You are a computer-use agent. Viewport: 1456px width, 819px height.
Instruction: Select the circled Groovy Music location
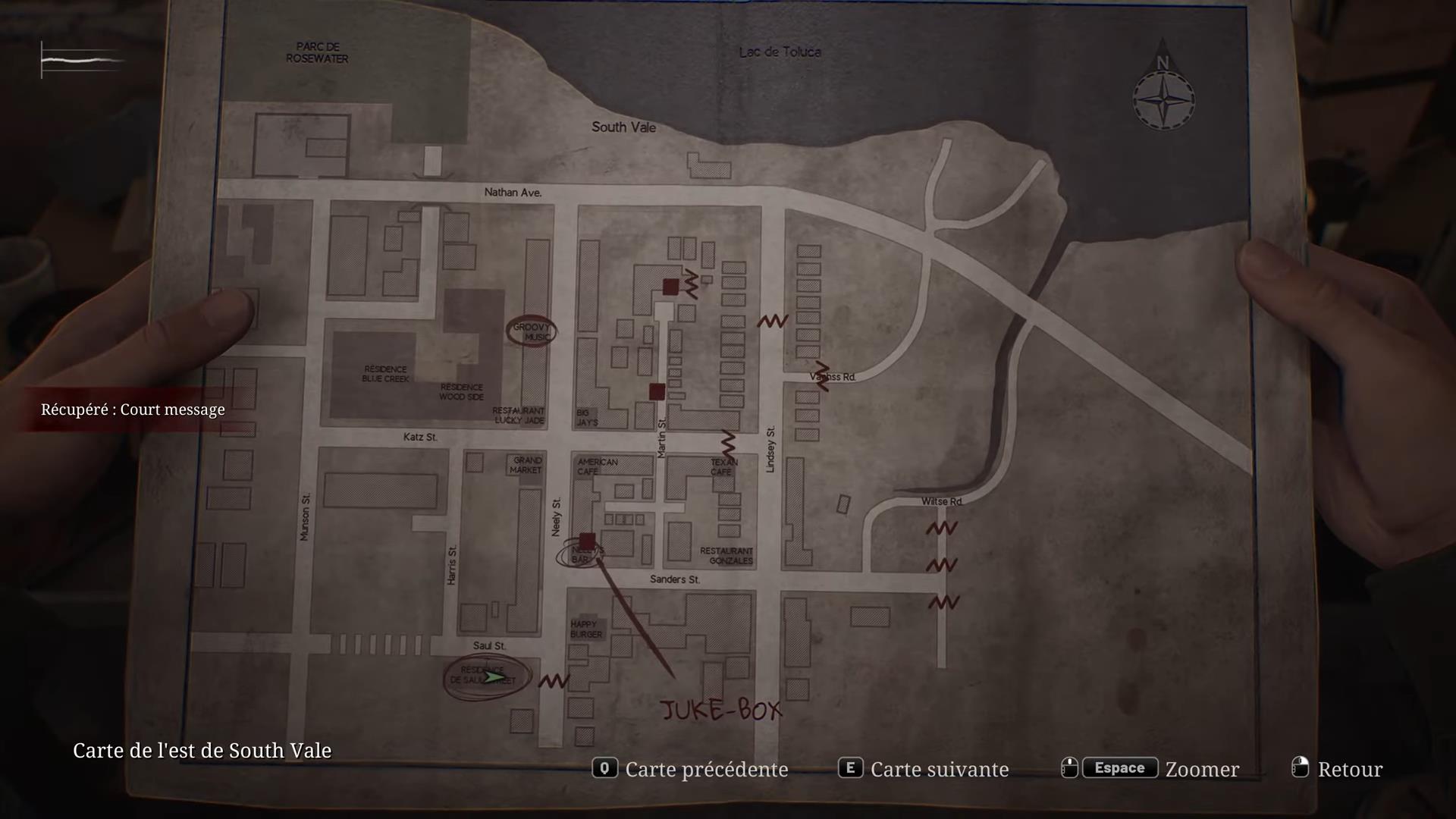click(531, 330)
